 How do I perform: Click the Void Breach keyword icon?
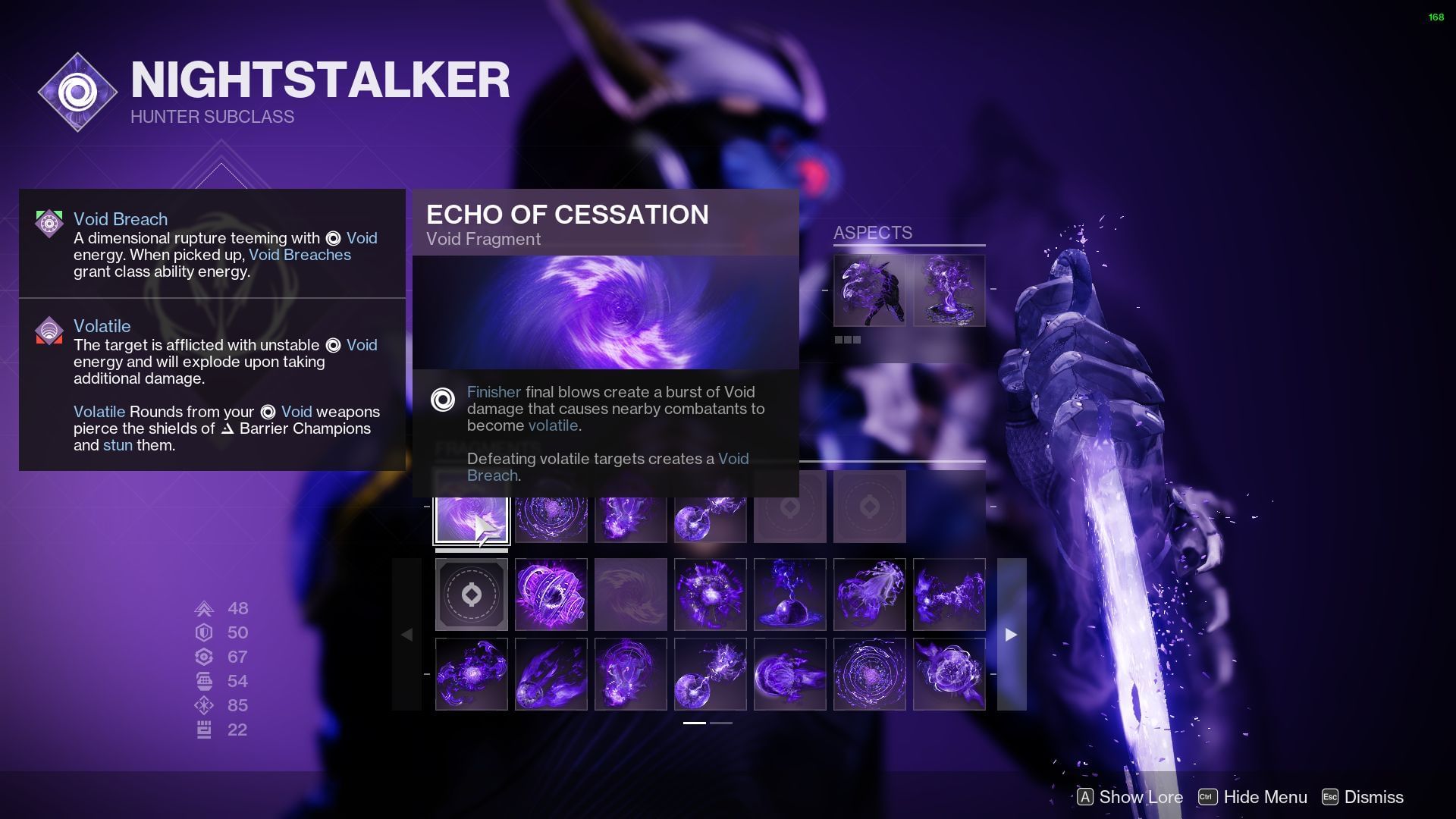(49, 224)
